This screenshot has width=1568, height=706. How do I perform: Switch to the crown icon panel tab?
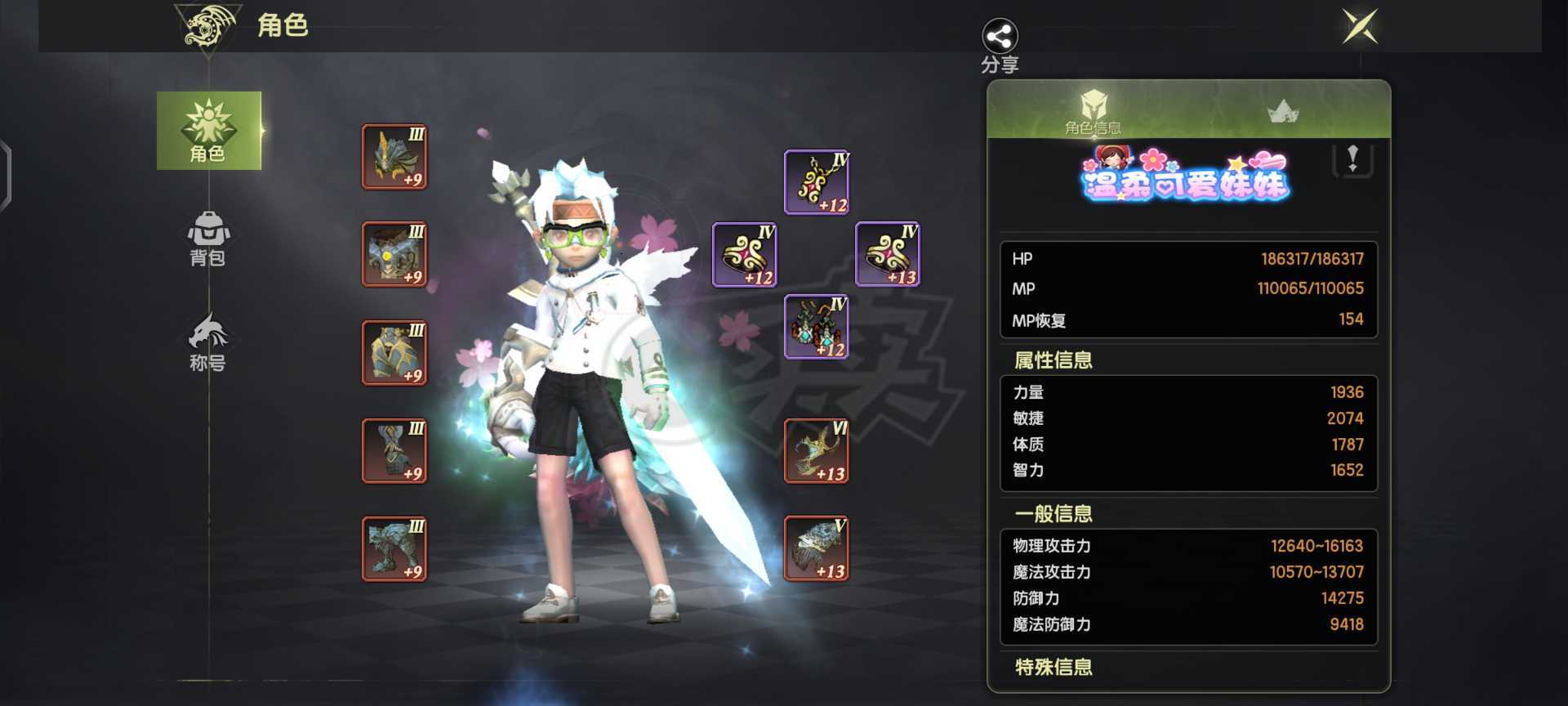[1283, 111]
